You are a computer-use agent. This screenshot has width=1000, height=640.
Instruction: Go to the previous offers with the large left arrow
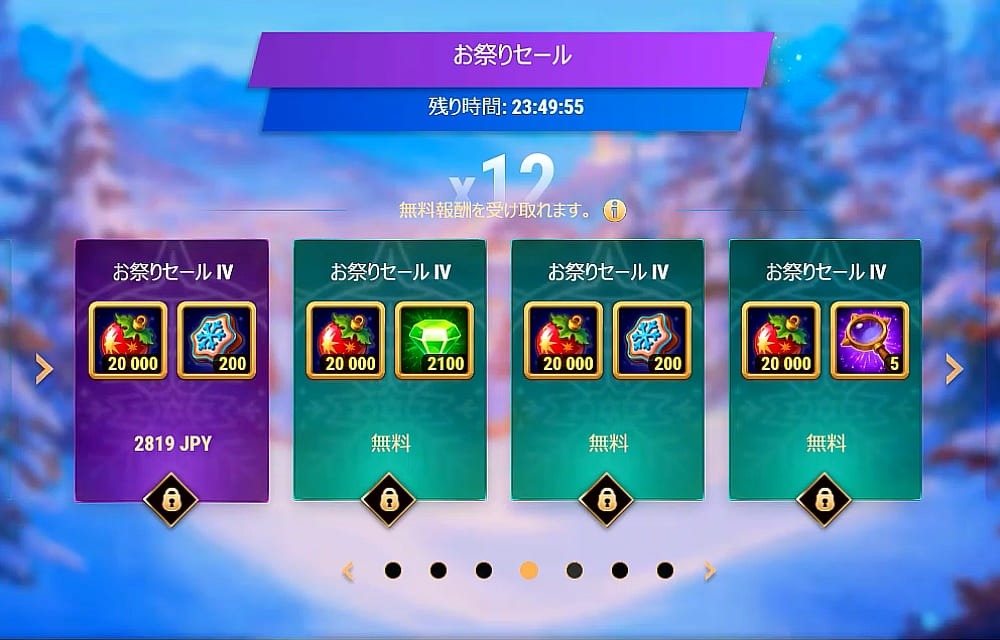[44, 370]
